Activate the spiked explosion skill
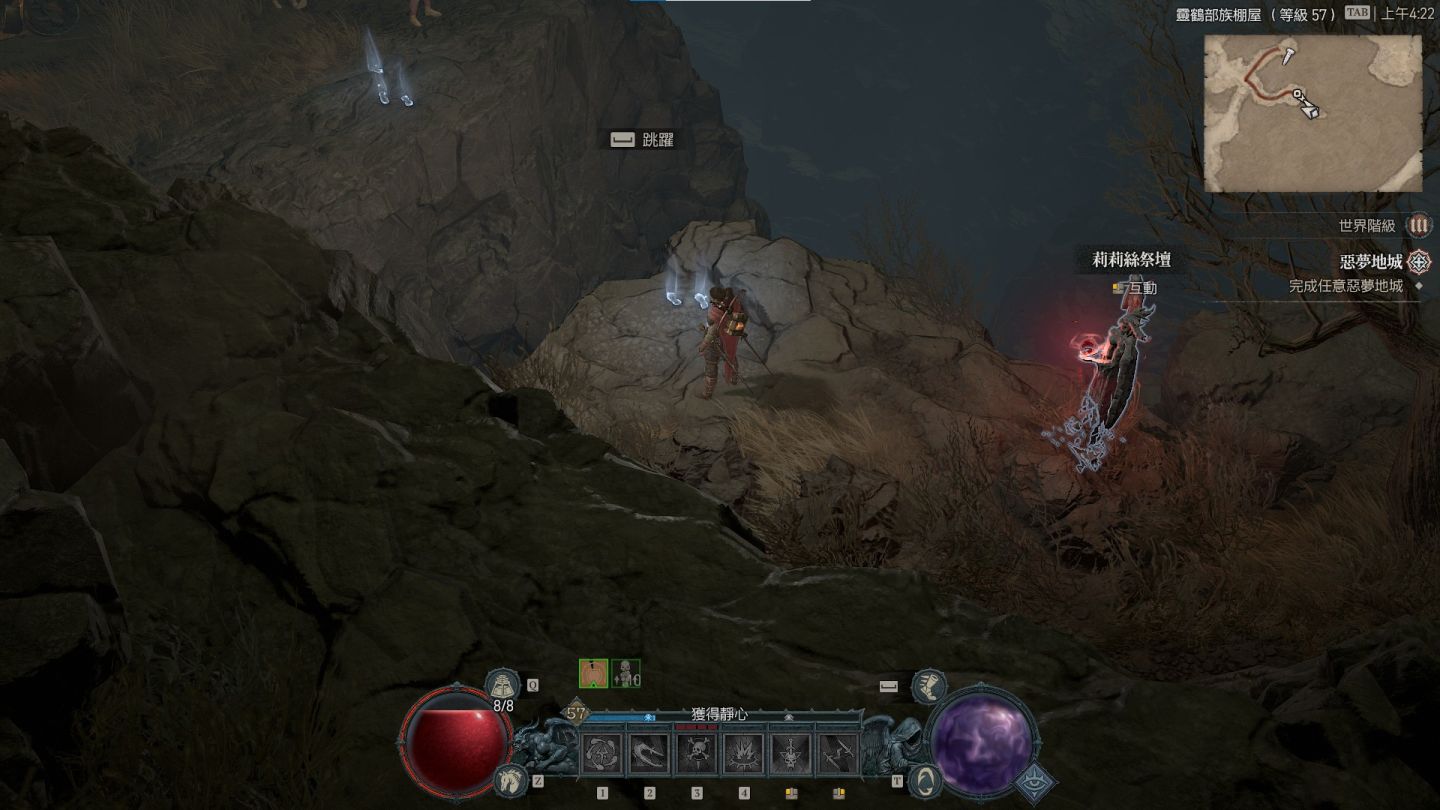The image size is (1440, 810). (x=744, y=754)
